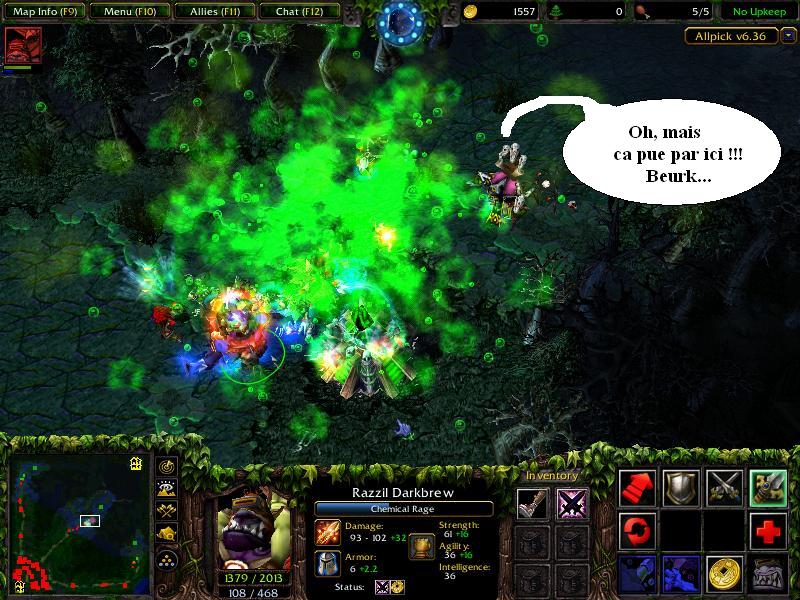Click the gold coin Goblin's Greed ability
Image resolution: width=800 pixels, height=600 pixels.
pos(724,572)
